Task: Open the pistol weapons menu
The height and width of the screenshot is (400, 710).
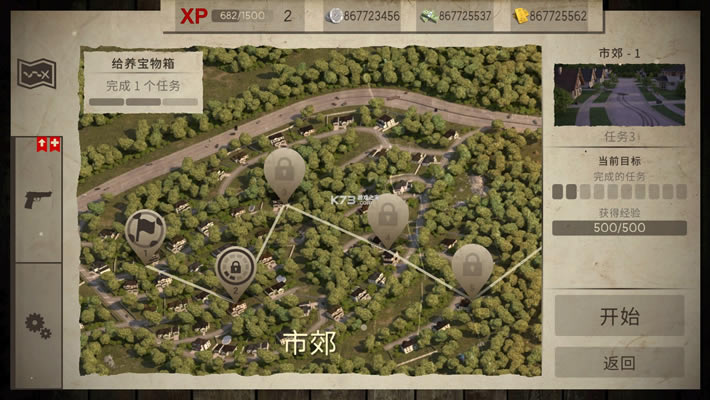Action: [x=38, y=199]
